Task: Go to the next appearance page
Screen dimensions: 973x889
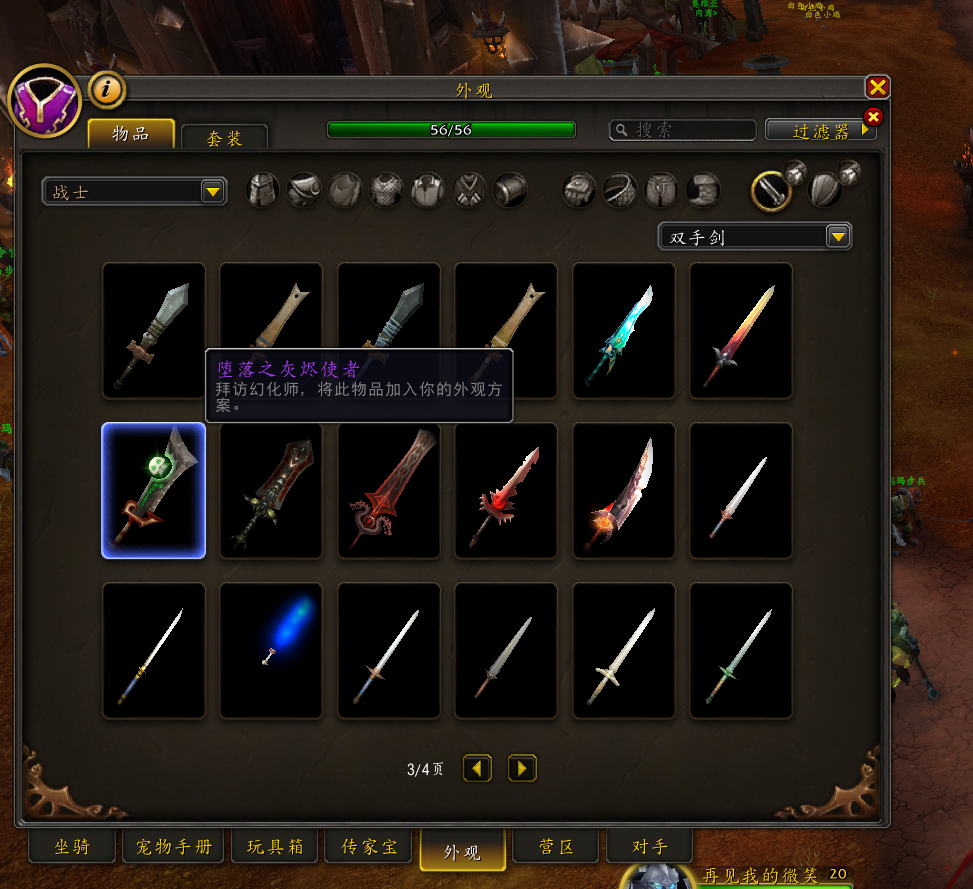Action: (522, 768)
